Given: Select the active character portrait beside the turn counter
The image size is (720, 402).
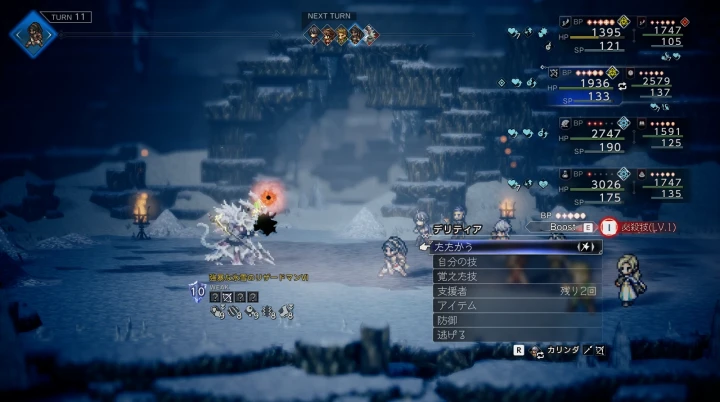Looking at the screenshot, I should (x=33, y=33).
